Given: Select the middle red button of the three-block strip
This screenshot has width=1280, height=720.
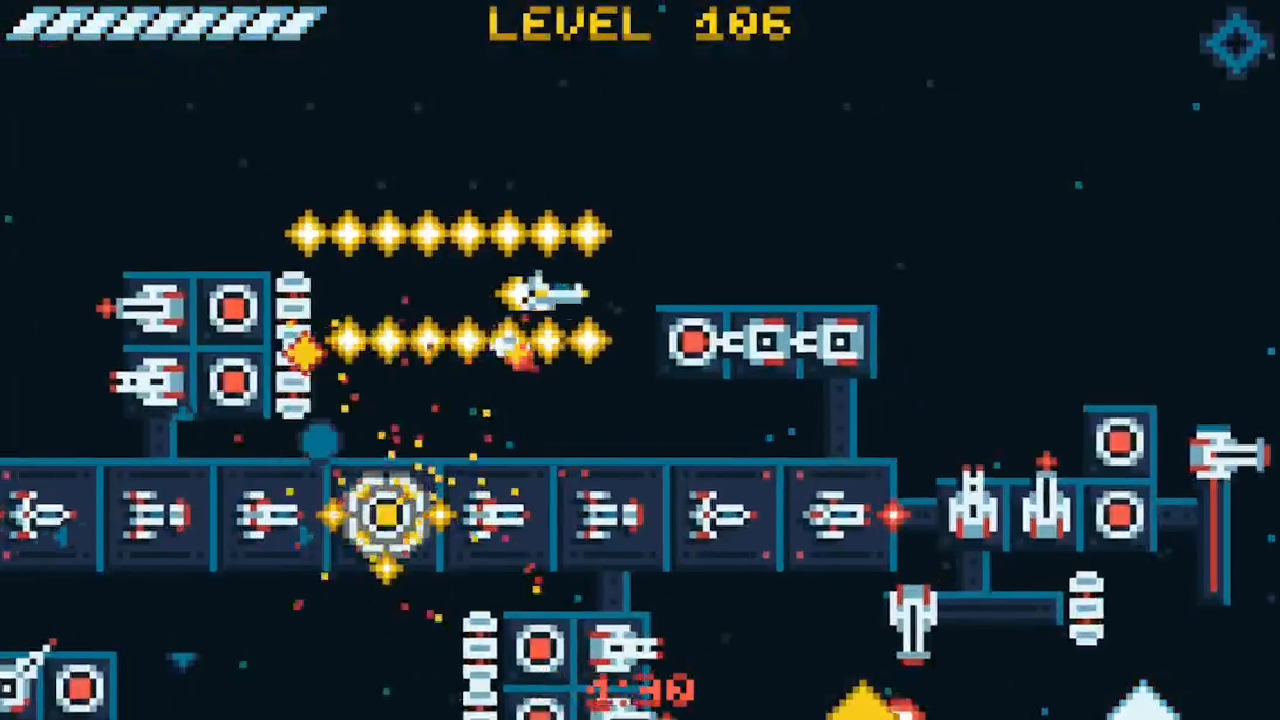Looking at the screenshot, I should [x=767, y=343].
